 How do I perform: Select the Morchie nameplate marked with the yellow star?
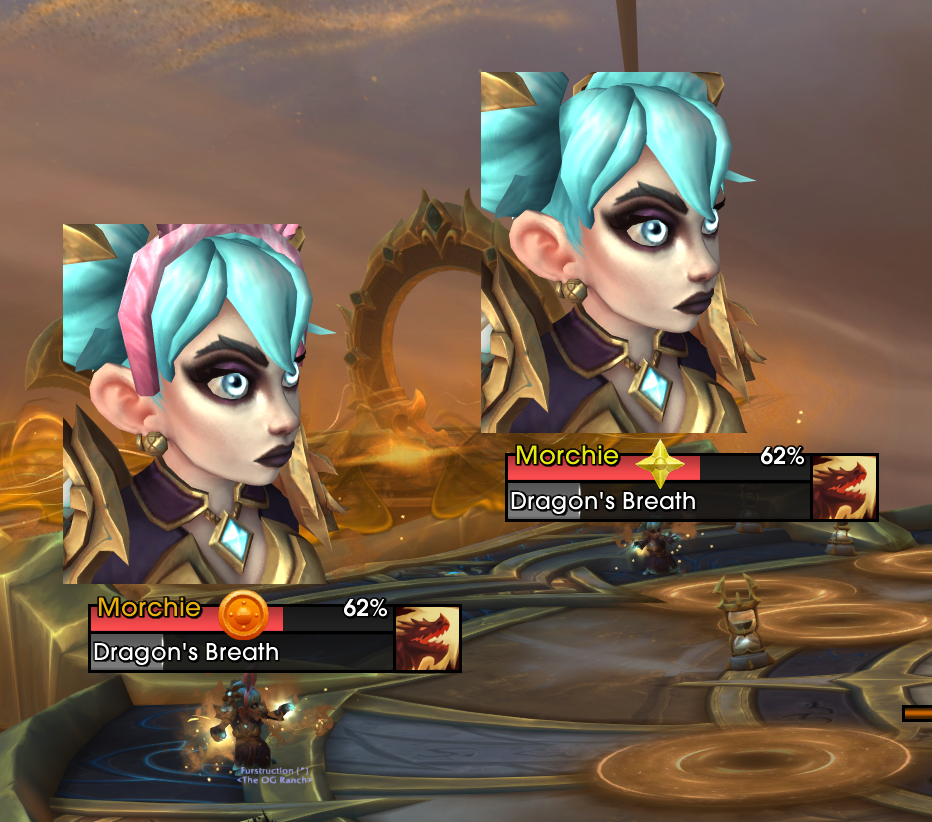coord(658,469)
